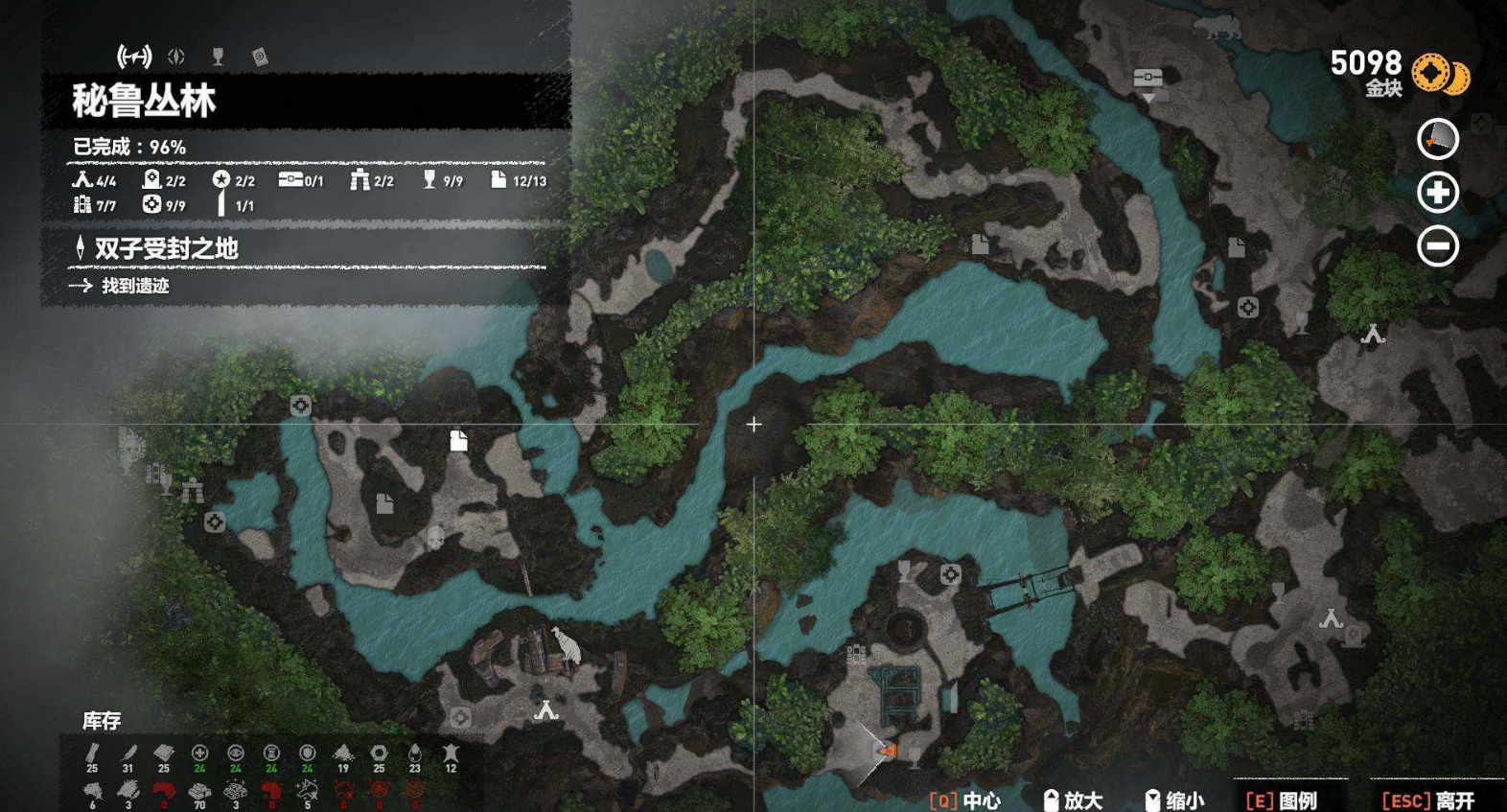Open the goblet challenges tab
Viewport: 1507px width, 812px height.
[218, 57]
